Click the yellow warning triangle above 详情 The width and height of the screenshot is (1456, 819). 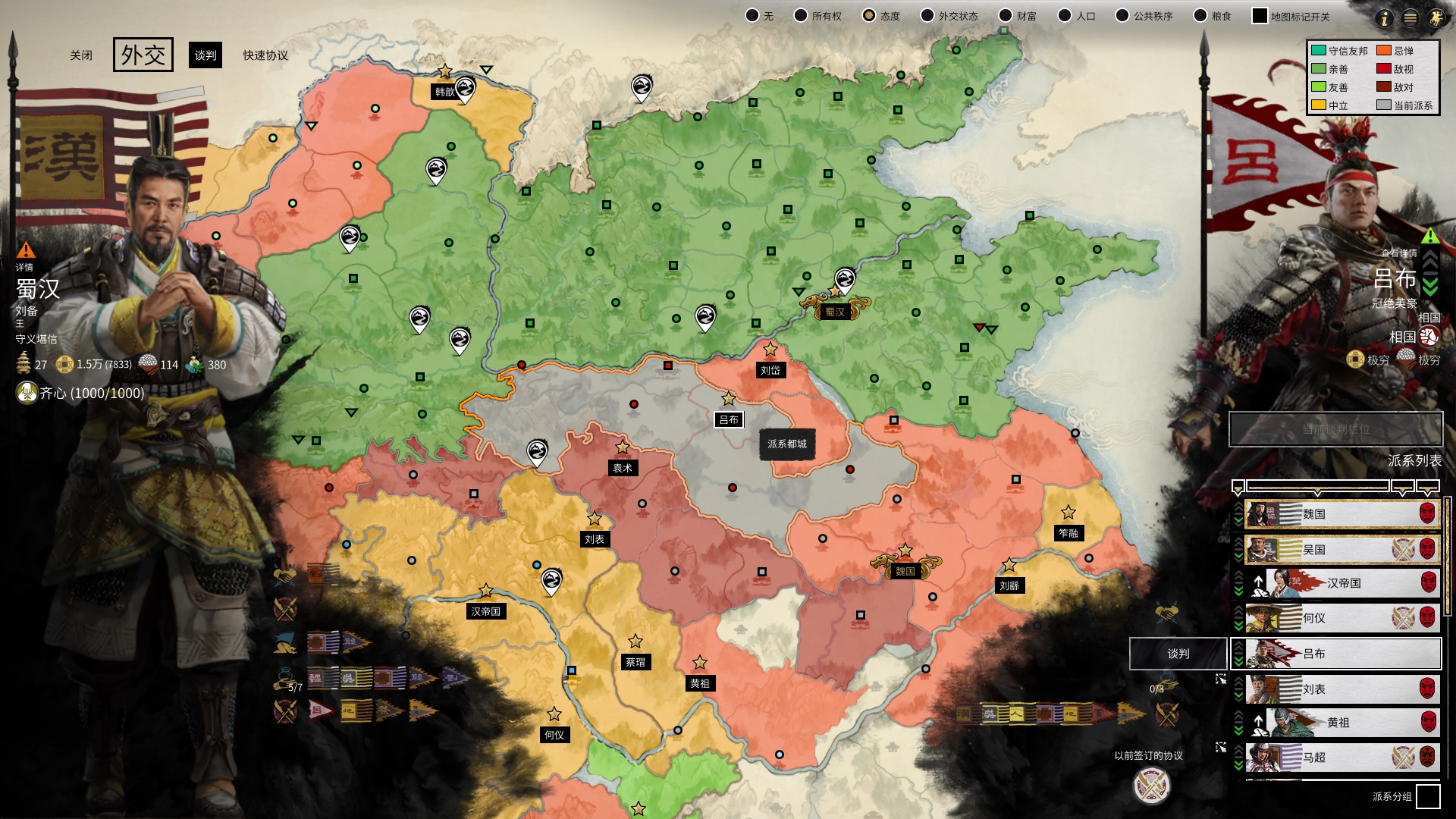25,250
